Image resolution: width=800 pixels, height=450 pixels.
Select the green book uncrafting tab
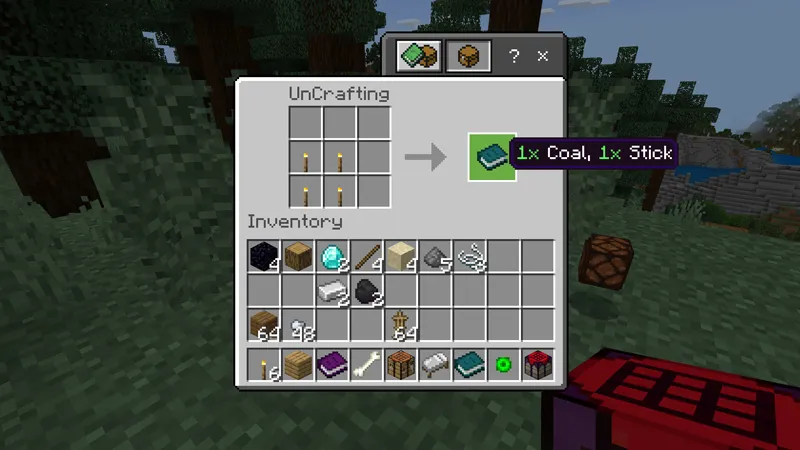point(420,56)
